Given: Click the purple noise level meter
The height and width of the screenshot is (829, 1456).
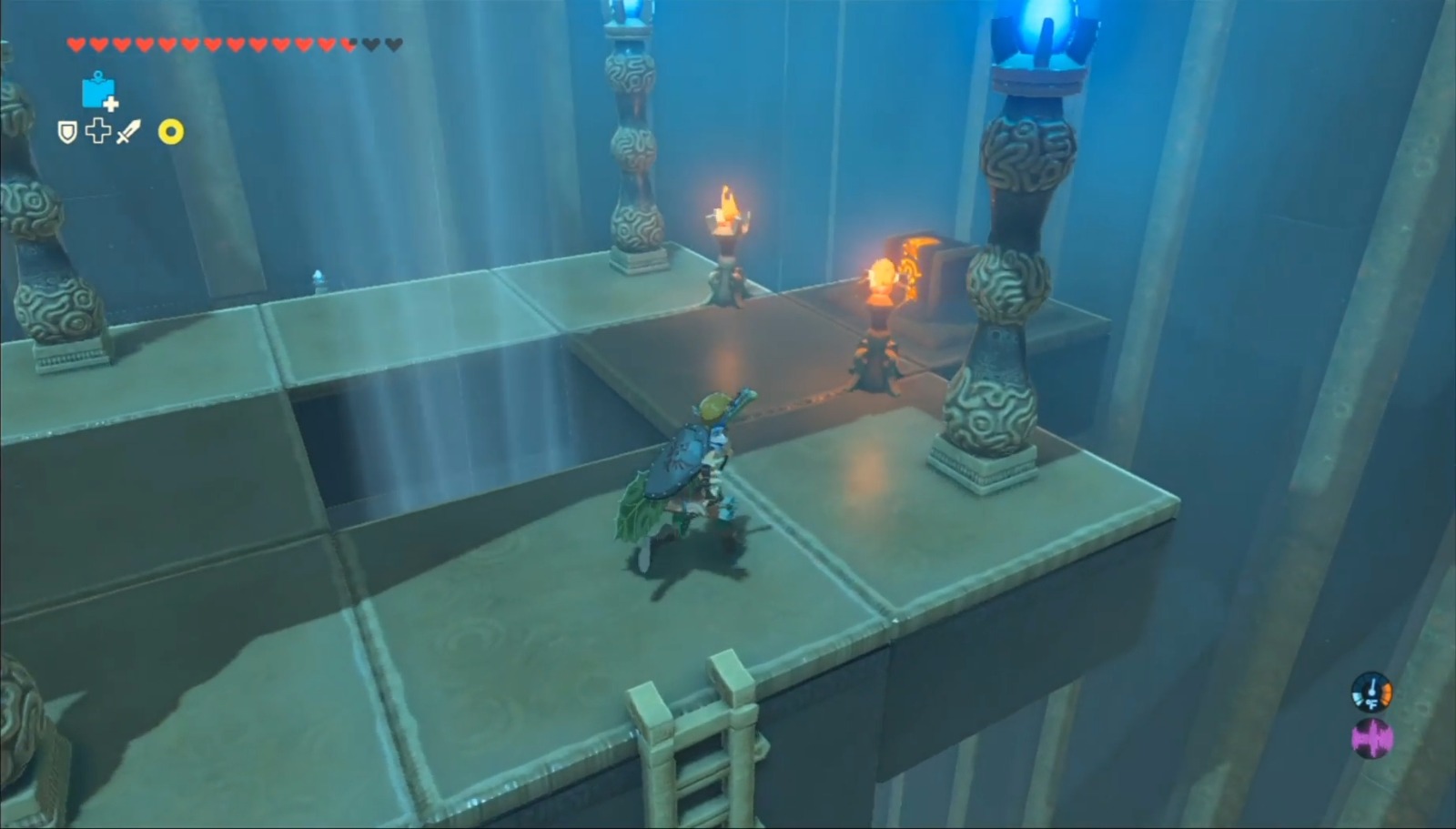Looking at the screenshot, I should point(1372,737).
